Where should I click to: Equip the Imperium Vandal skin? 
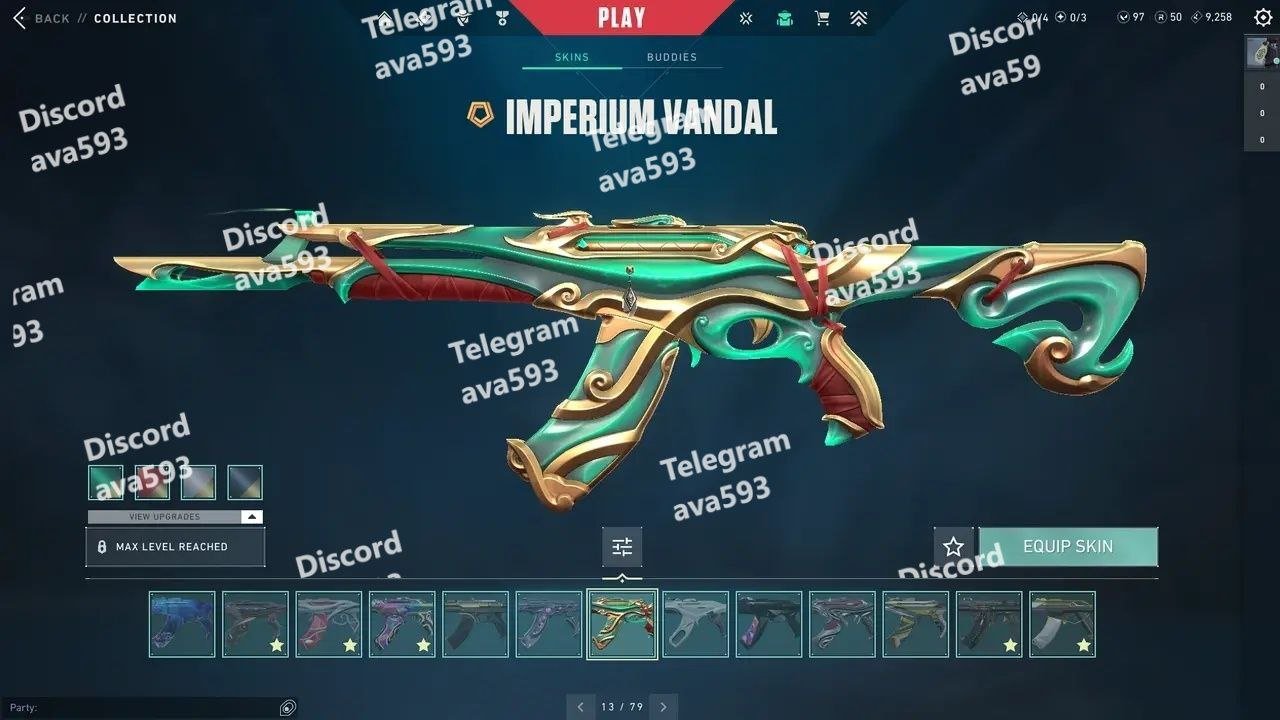pyautogui.click(x=1067, y=547)
